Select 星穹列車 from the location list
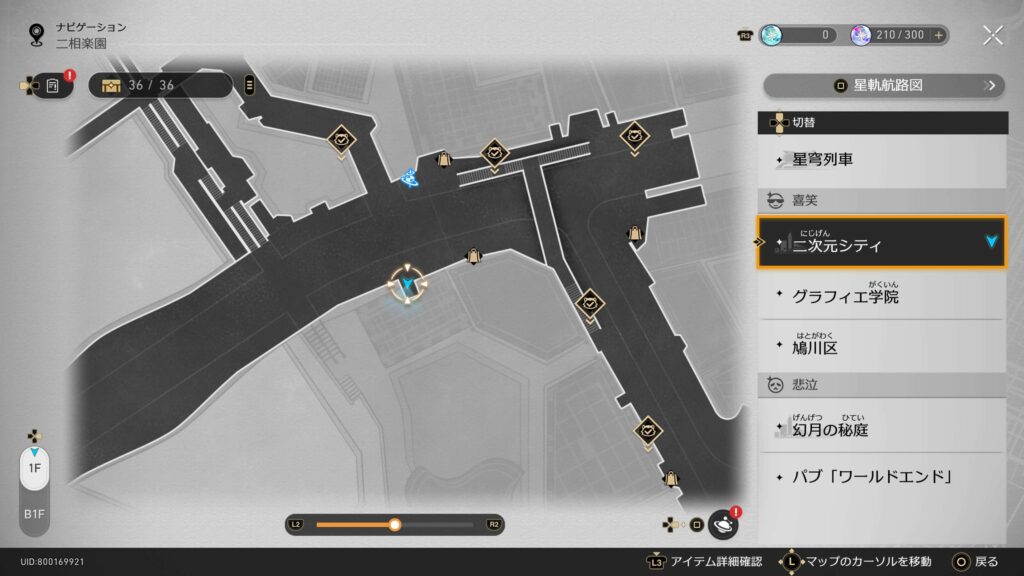The width and height of the screenshot is (1024, 576). (880, 159)
